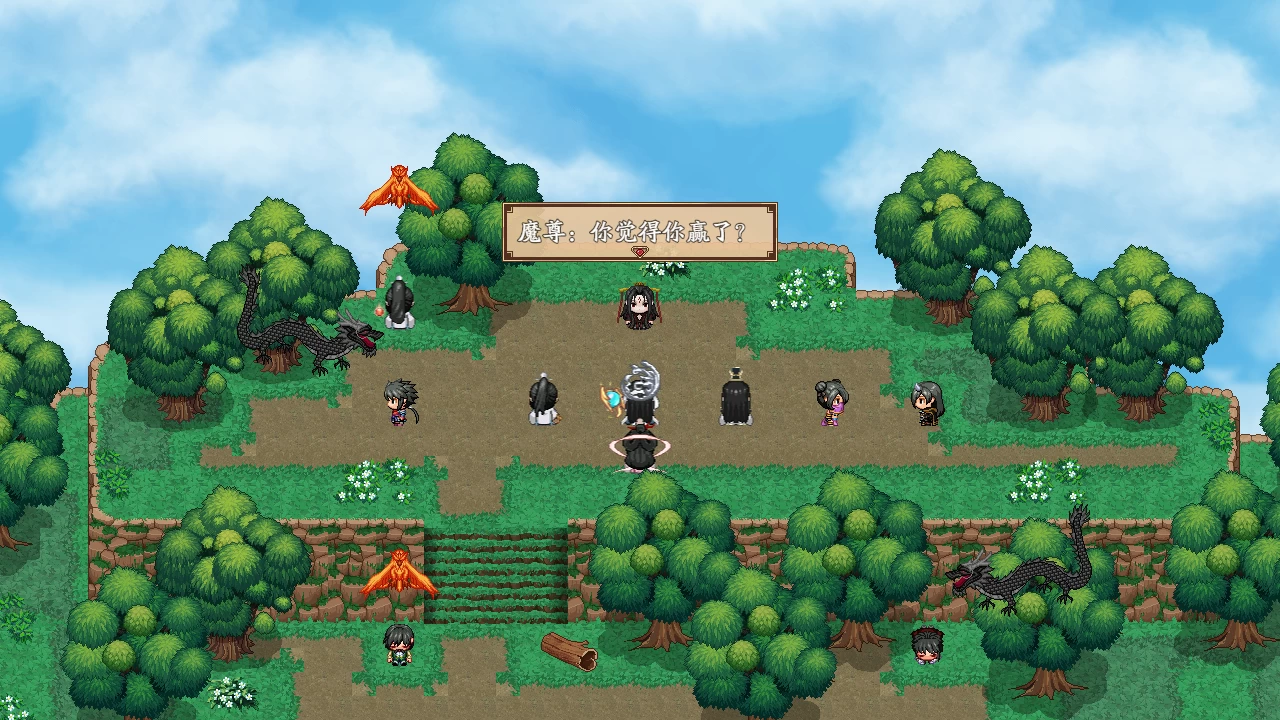Viewport: 1280px width, 720px height.
Task: Select the purple-dressed girl with hair buns
Action: click(x=830, y=405)
